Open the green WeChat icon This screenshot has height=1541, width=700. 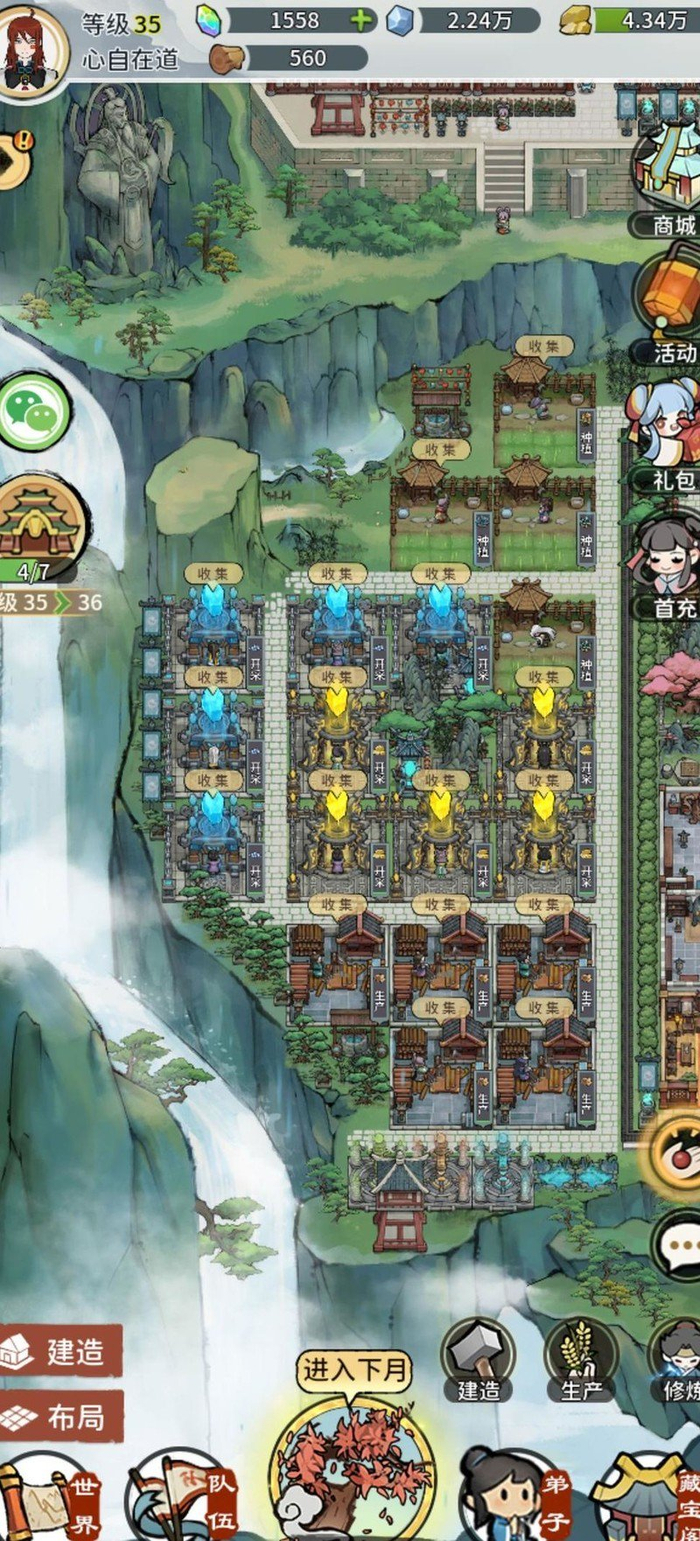(34, 411)
